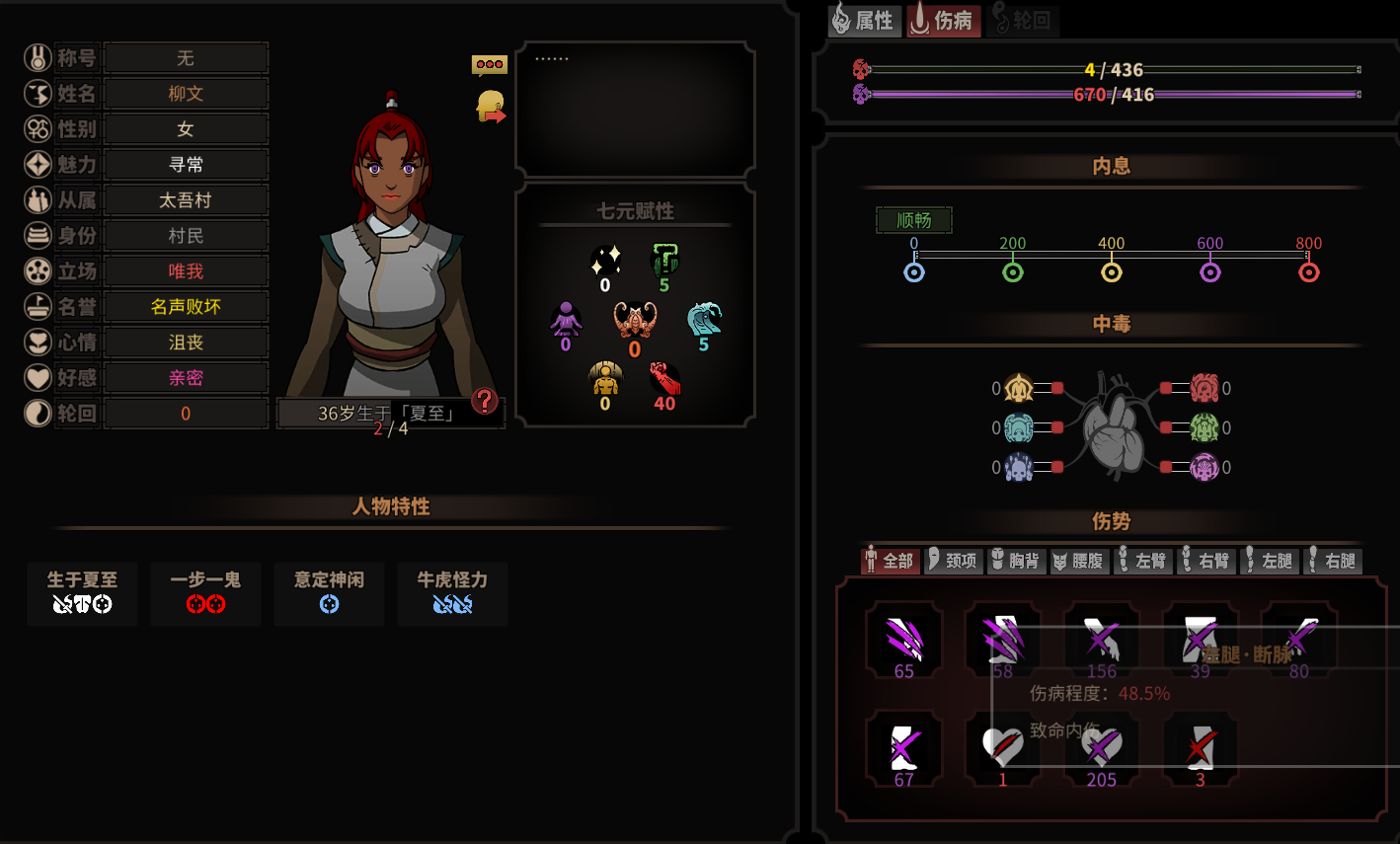Select the injury slot showing 65
The width and height of the screenshot is (1400, 844).
click(x=903, y=642)
